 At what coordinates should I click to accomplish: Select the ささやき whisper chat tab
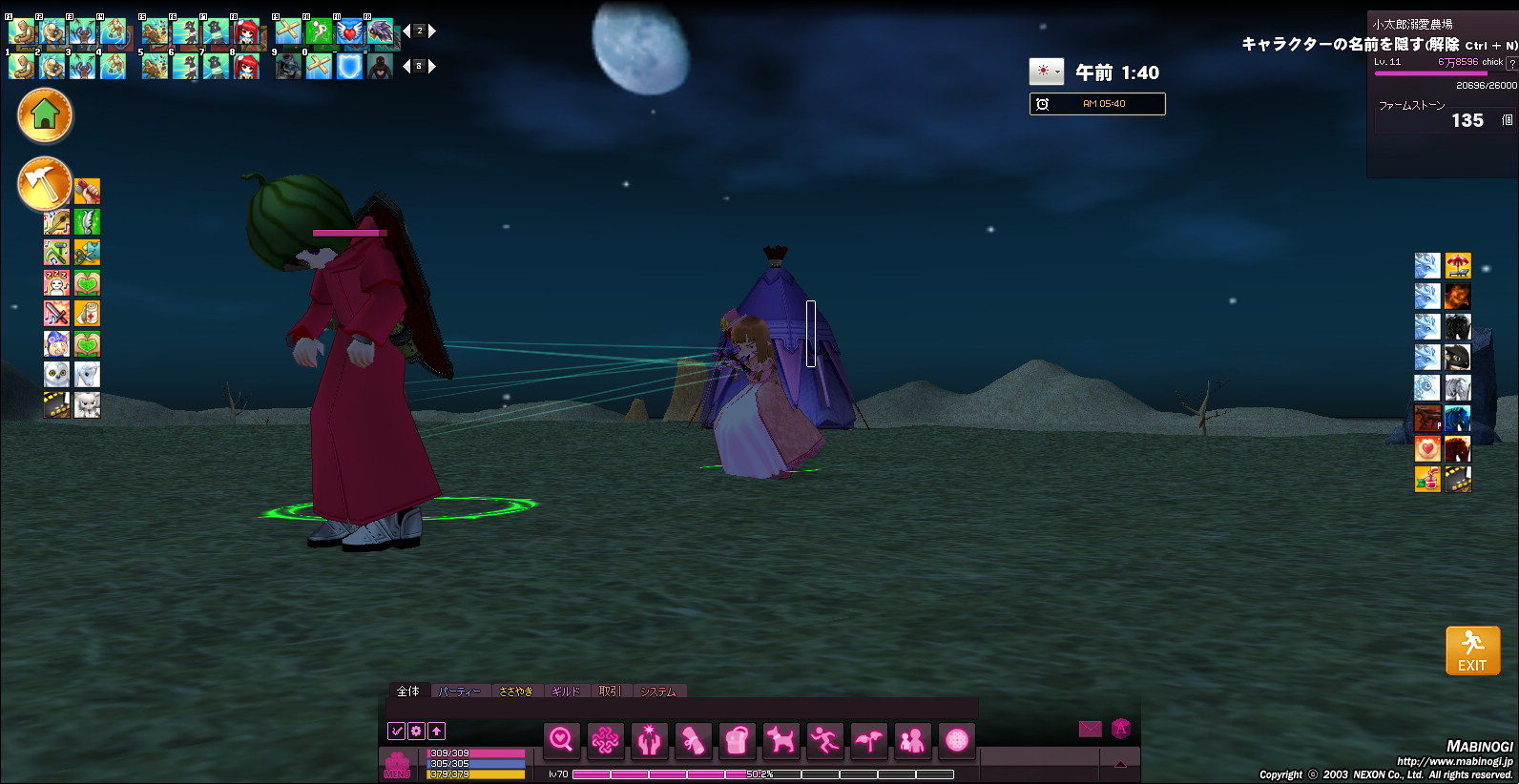pyautogui.click(x=515, y=691)
